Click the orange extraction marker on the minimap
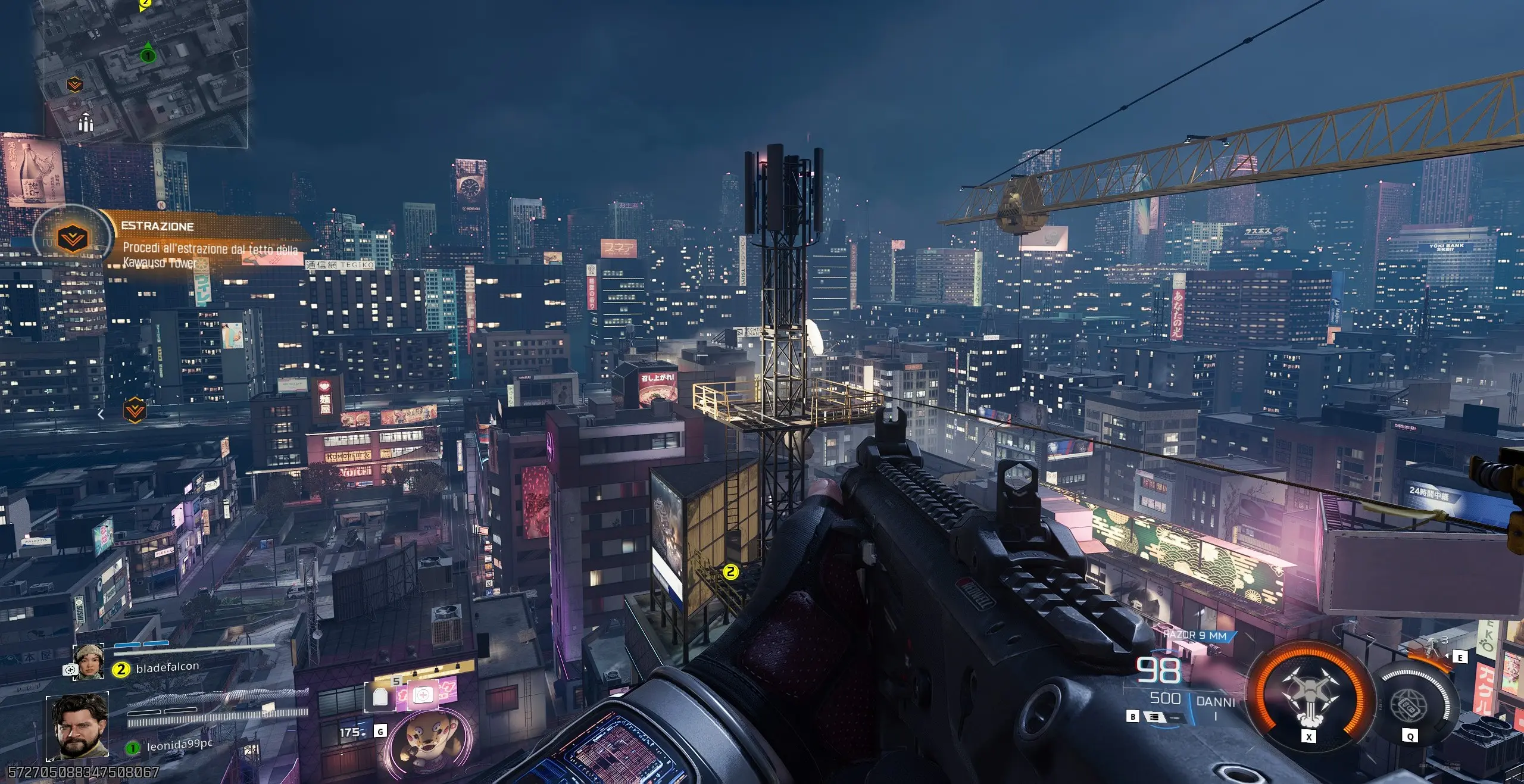The height and width of the screenshot is (784, 1524). pyautogui.click(x=74, y=85)
